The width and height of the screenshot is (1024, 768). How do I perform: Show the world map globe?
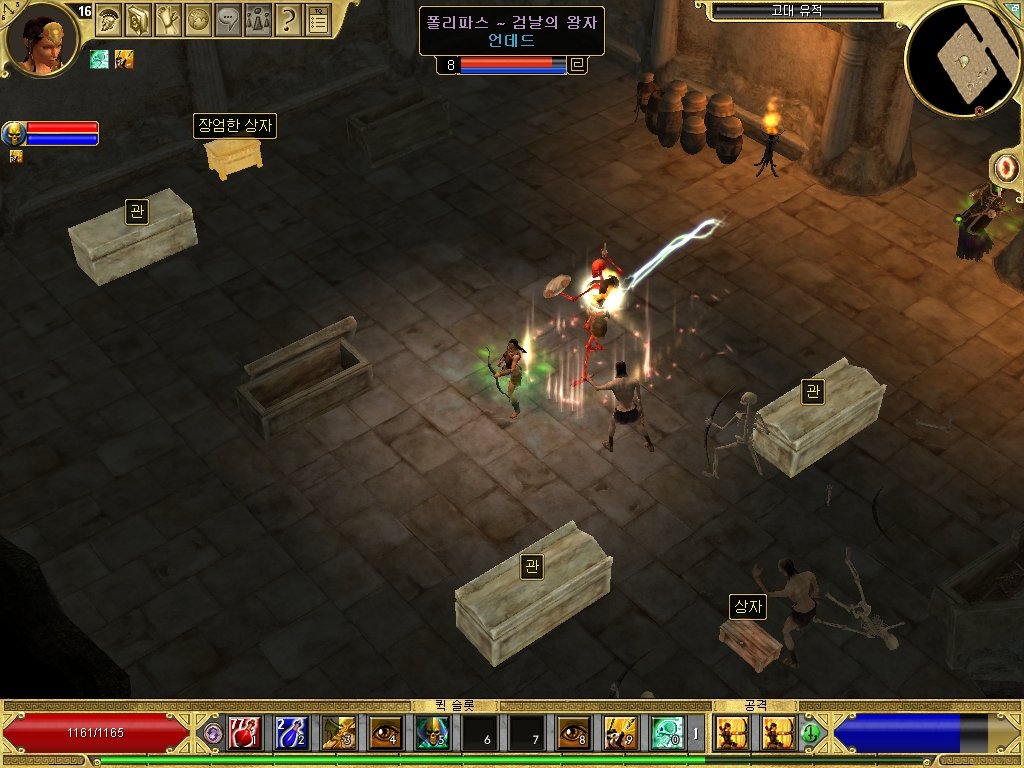[x=198, y=19]
